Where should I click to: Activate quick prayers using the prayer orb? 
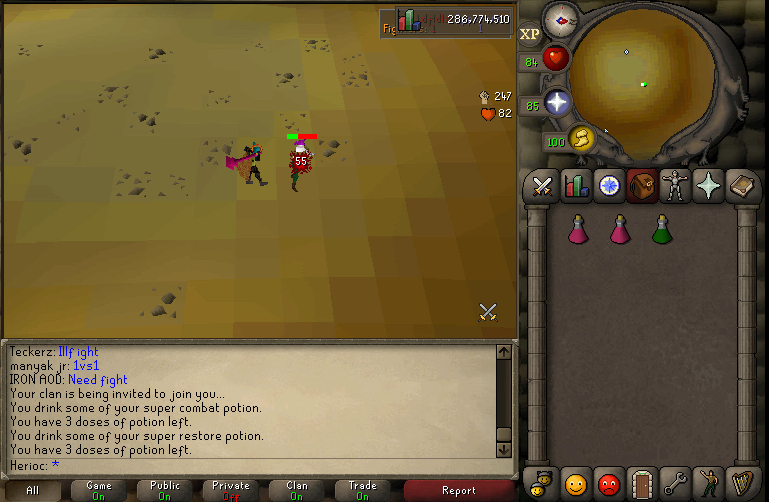click(x=557, y=102)
